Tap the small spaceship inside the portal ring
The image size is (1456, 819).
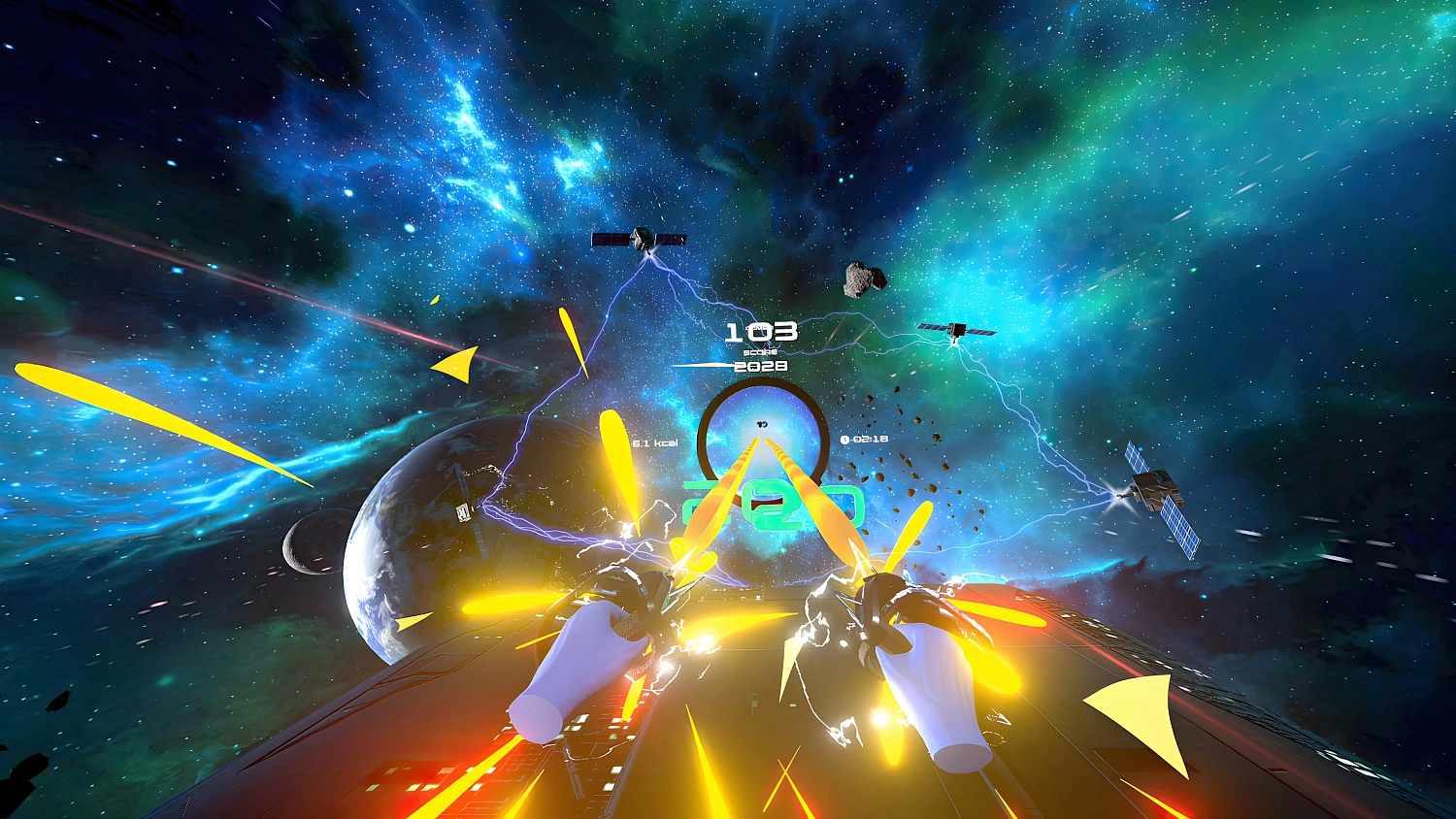pyautogui.click(x=762, y=424)
